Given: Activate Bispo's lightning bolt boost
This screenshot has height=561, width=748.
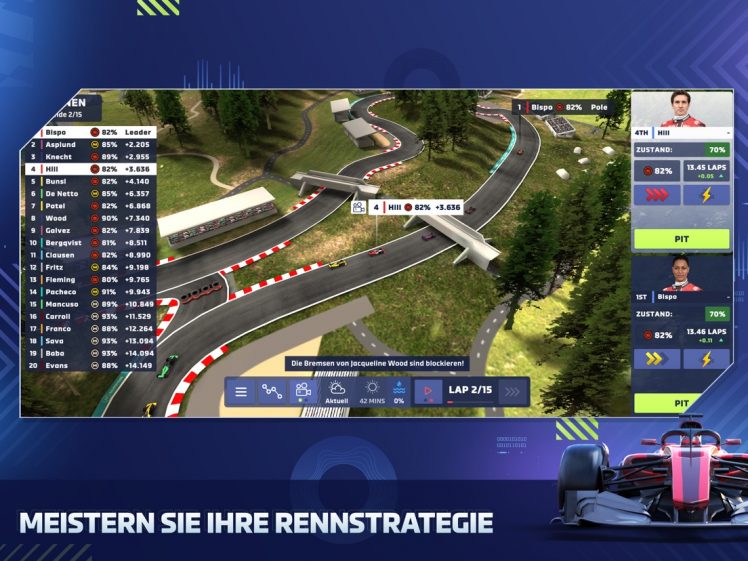Looking at the screenshot, I should tap(706, 359).
